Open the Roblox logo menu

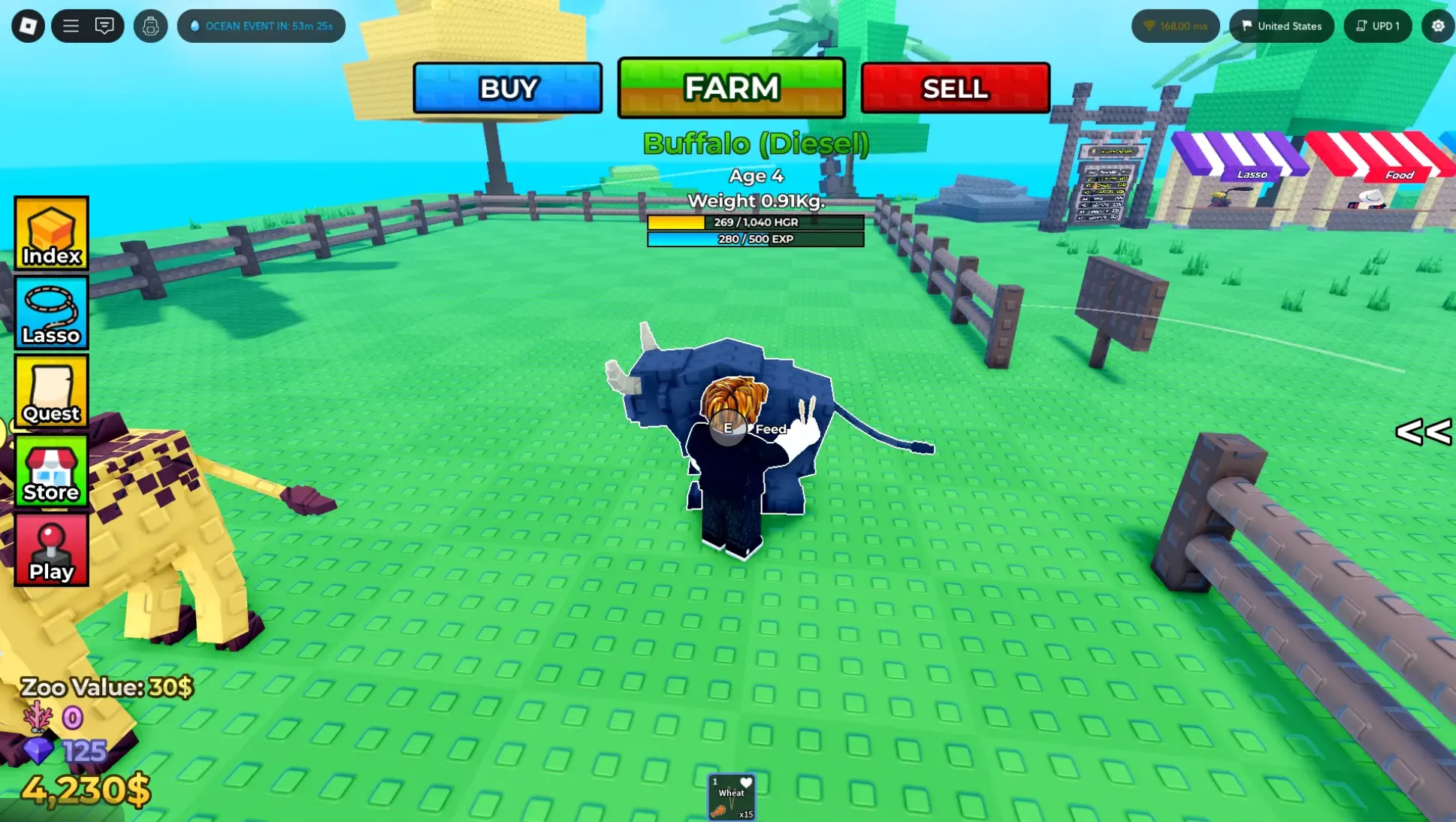[x=27, y=26]
